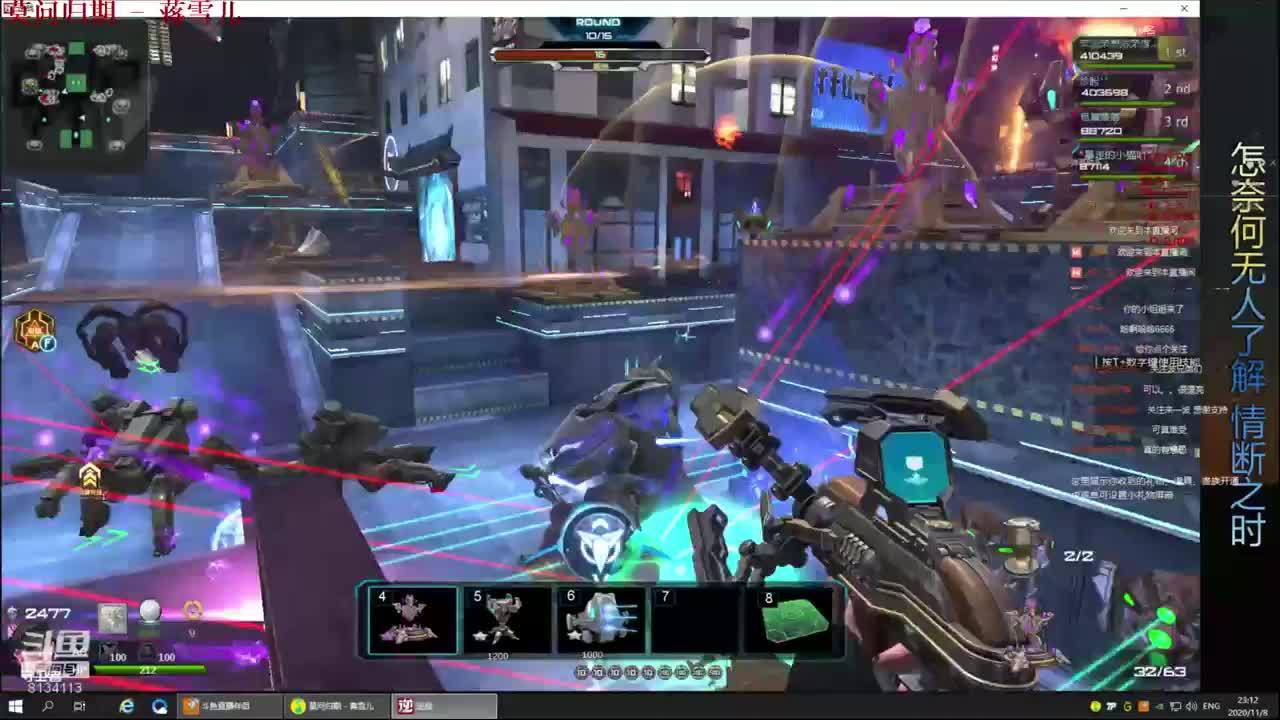Select the trap in hotbar slot 4

click(x=412, y=620)
